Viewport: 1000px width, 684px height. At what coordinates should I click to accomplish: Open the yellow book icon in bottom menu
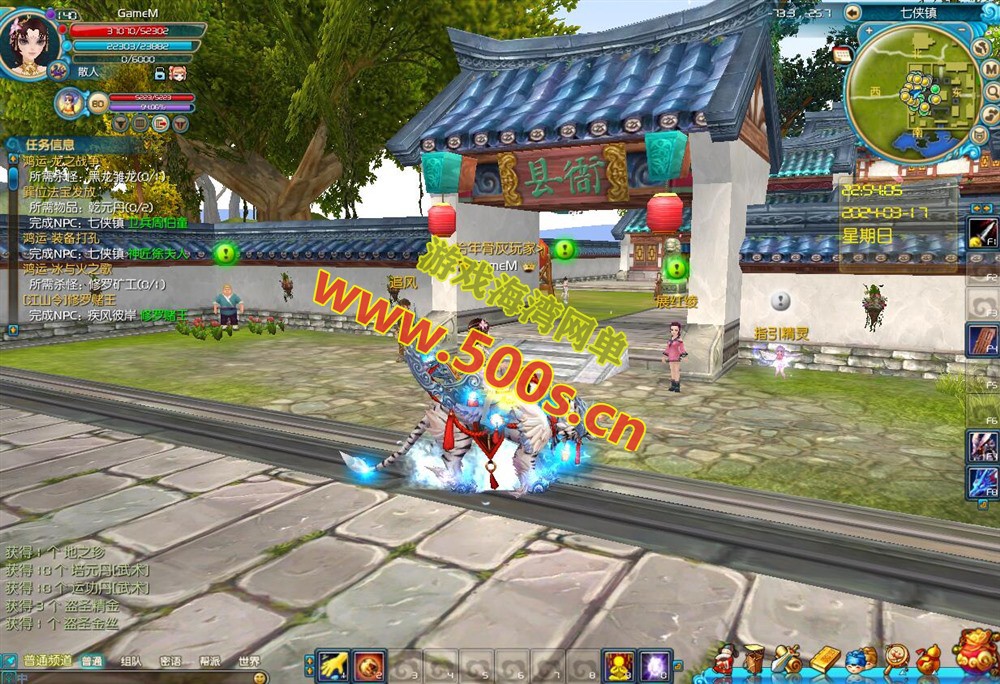click(x=824, y=659)
